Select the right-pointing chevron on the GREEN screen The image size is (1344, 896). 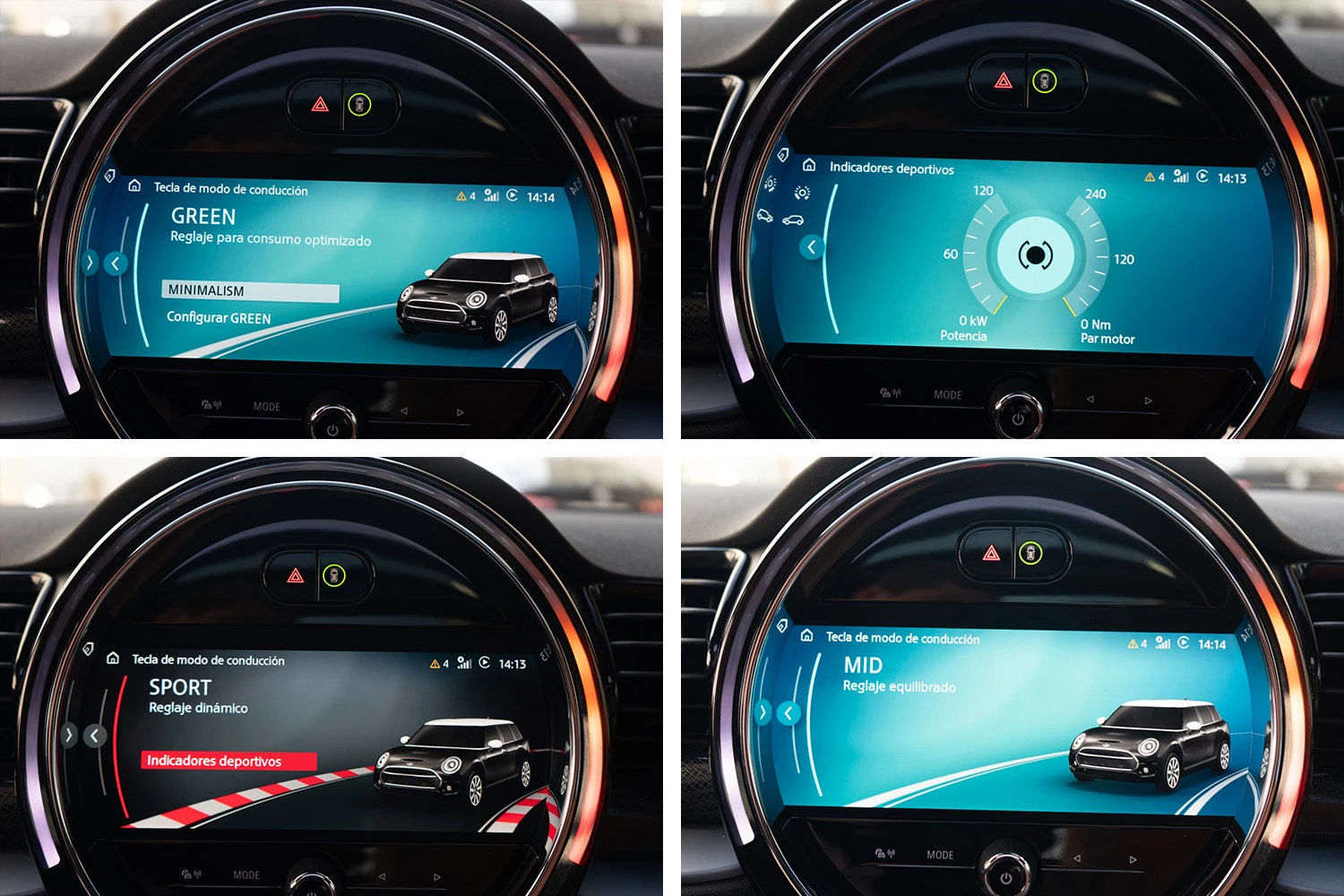tap(90, 263)
